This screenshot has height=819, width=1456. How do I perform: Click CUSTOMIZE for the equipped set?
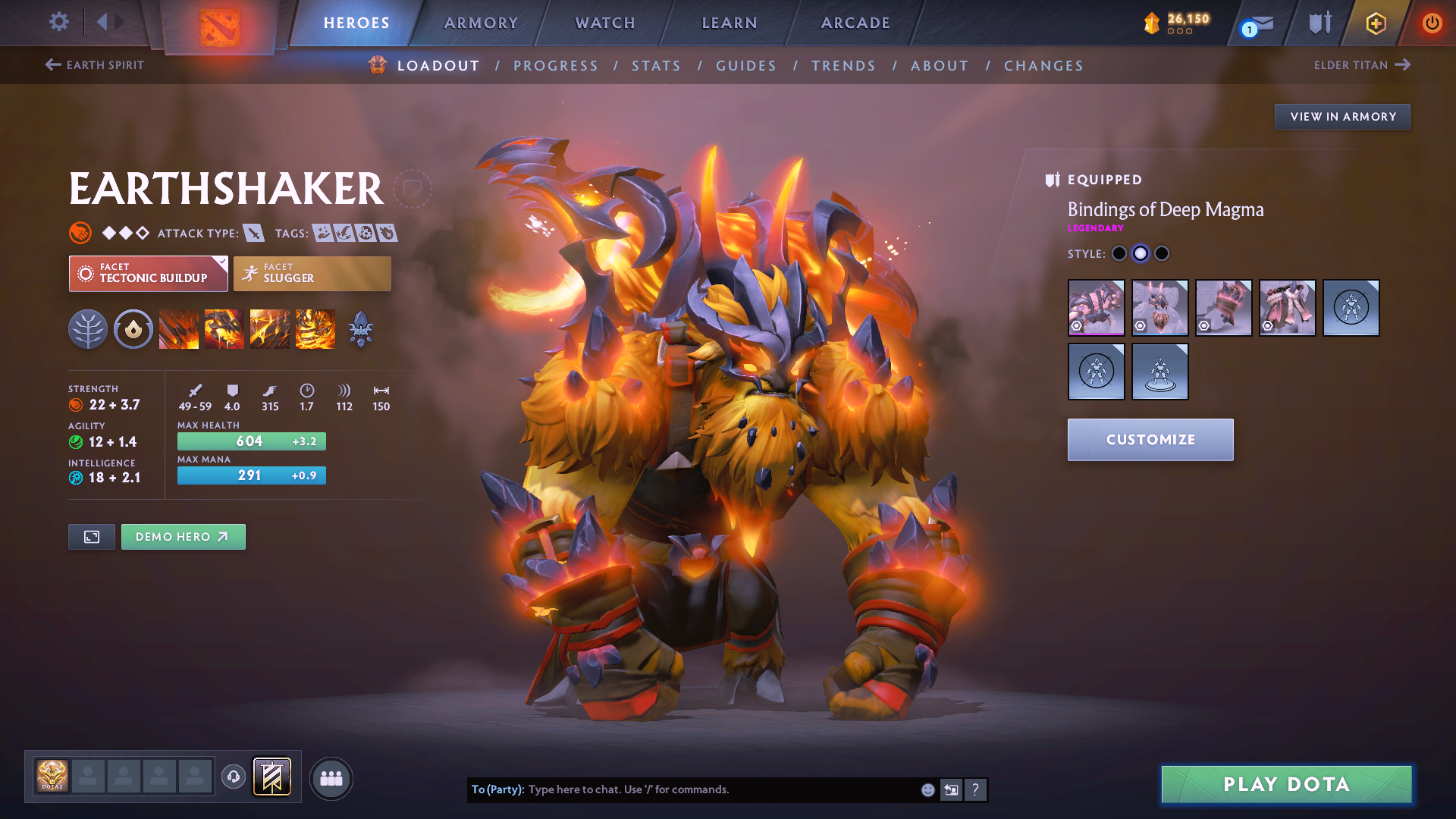click(1150, 439)
